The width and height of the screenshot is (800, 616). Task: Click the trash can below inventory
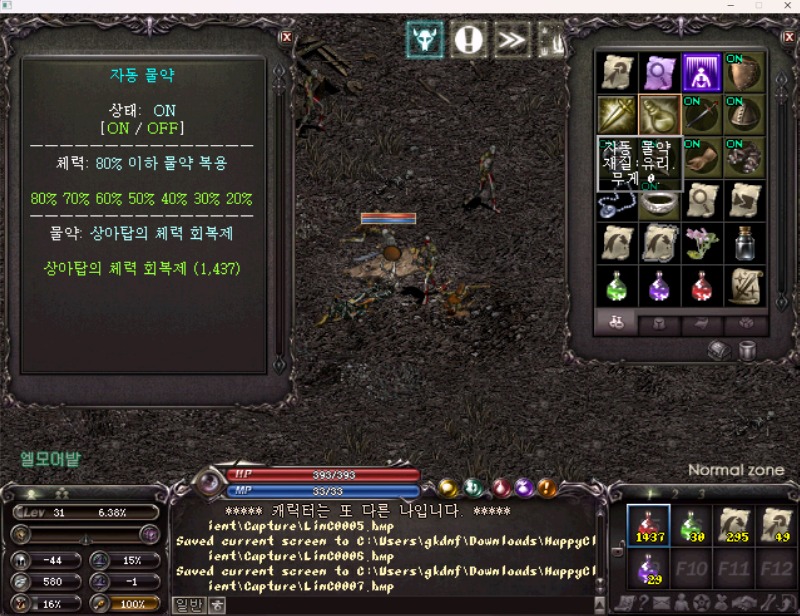(x=746, y=351)
